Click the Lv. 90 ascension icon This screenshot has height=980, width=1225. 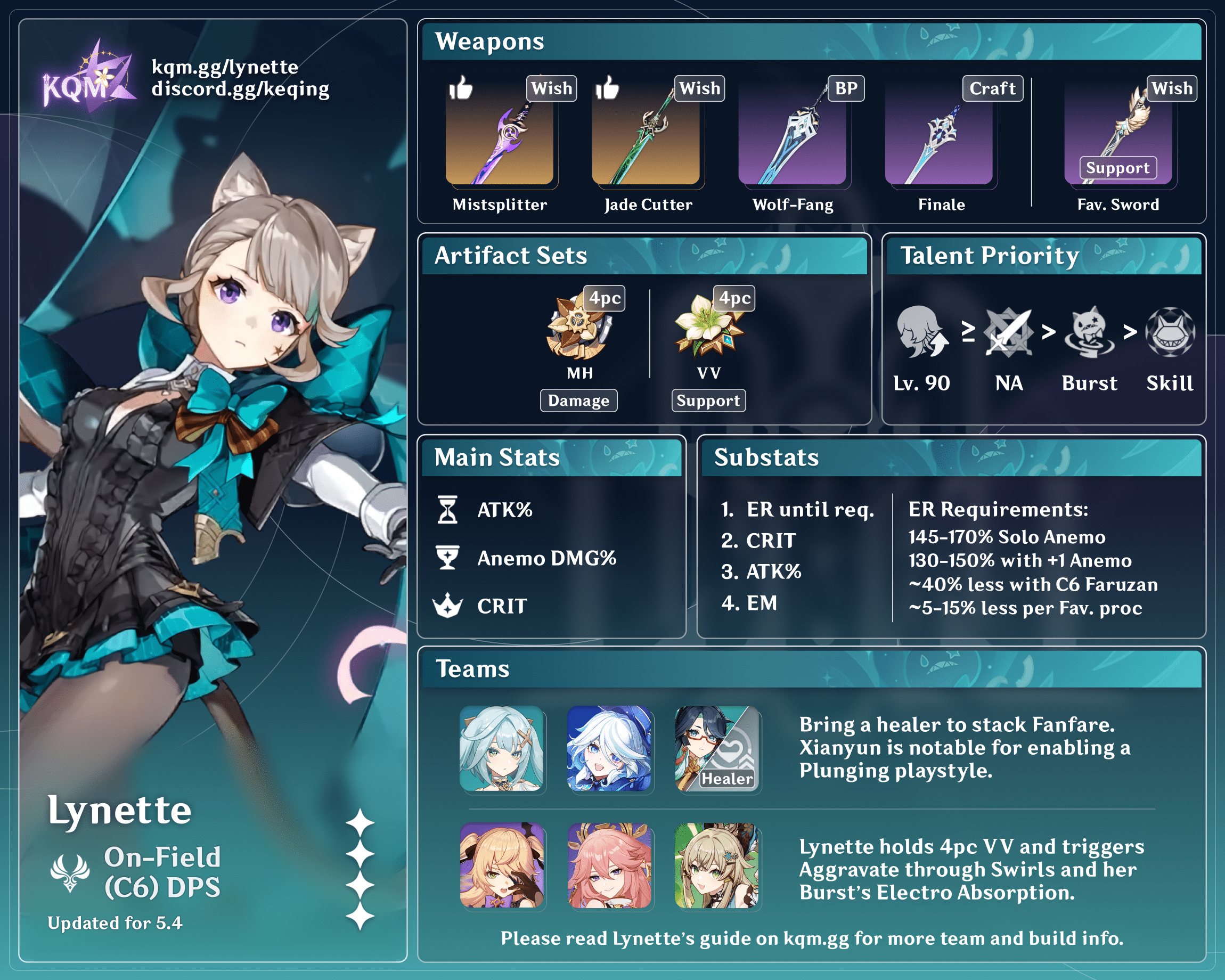pos(921,332)
